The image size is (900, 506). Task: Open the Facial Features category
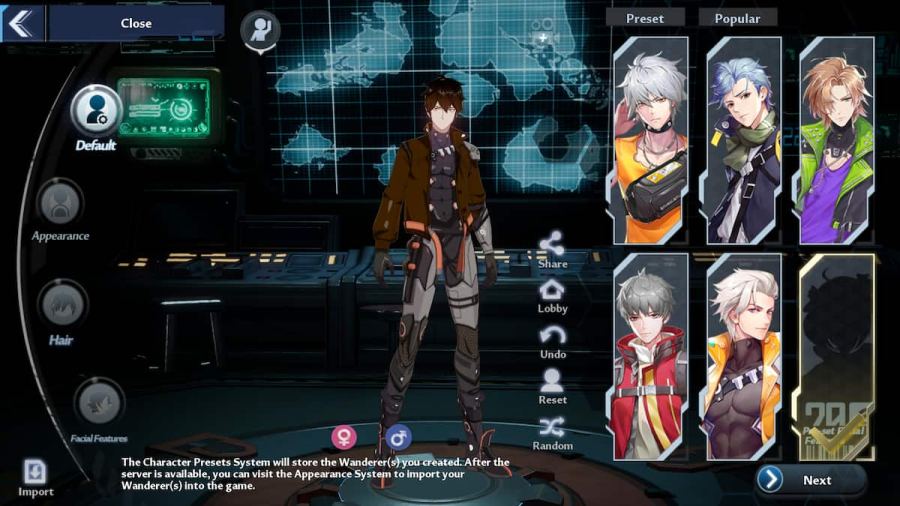click(99, 403)
